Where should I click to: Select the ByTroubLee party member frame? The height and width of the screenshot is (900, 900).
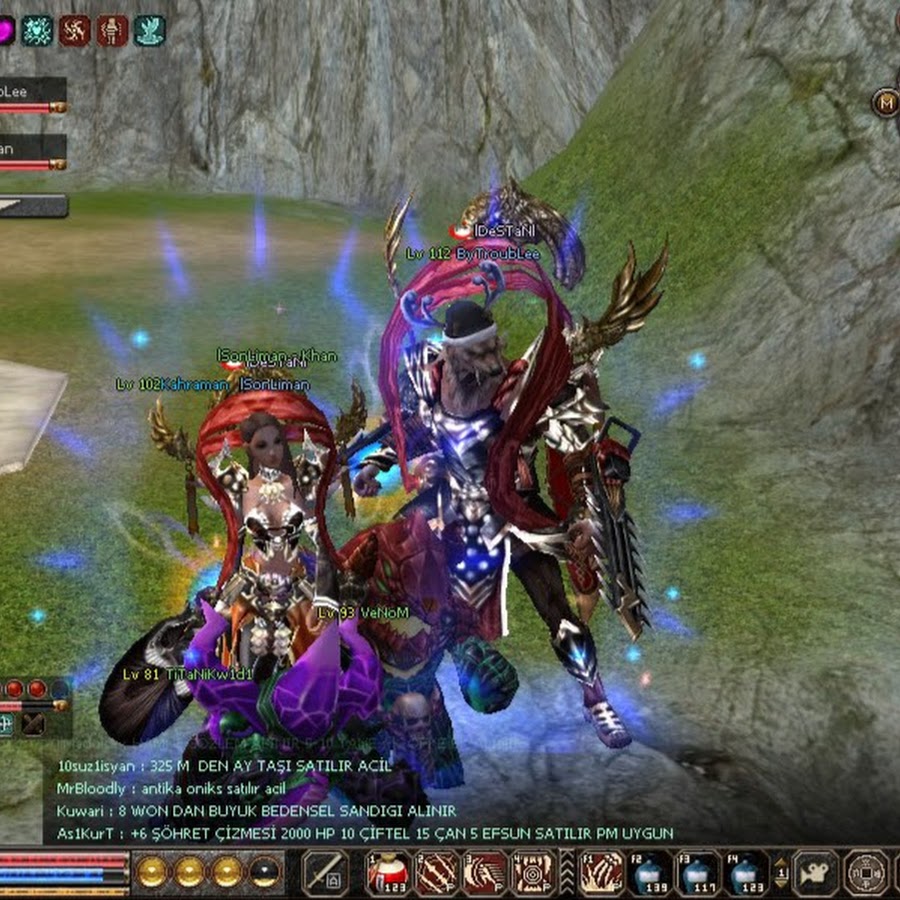(x=32, y=93)
